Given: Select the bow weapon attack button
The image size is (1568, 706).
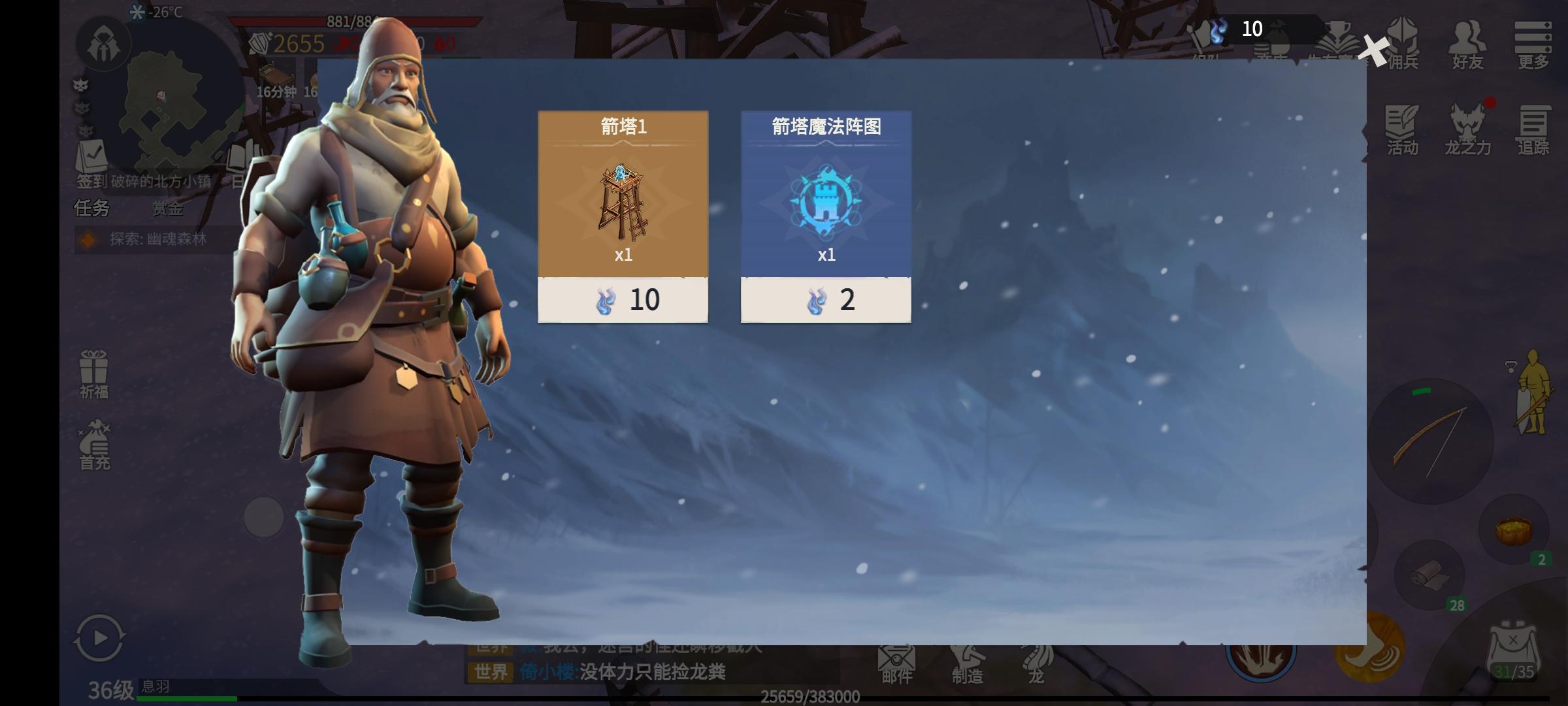Looking at the screenshot, I should pyautogui.click(x=1431, y=441).
